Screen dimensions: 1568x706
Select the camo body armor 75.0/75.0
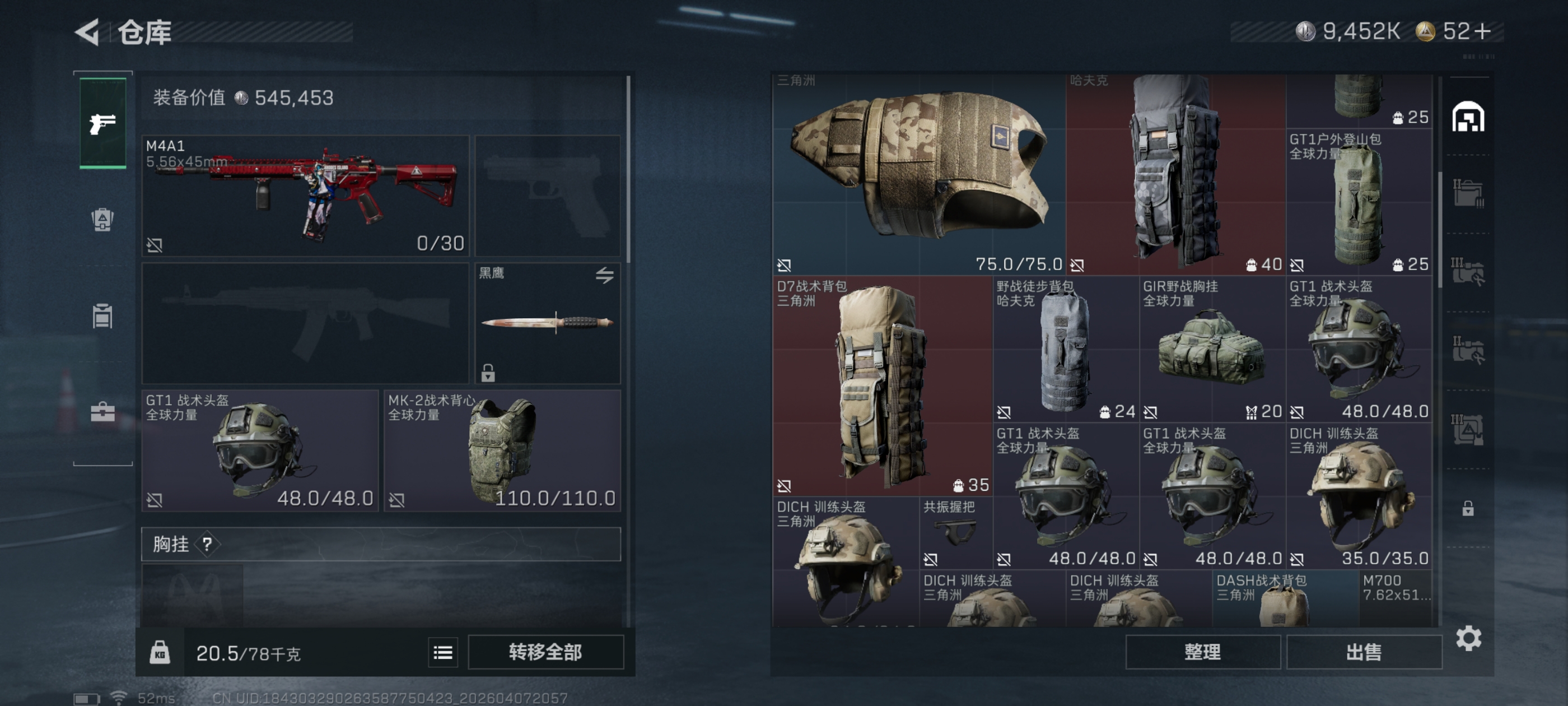point(918,174)
